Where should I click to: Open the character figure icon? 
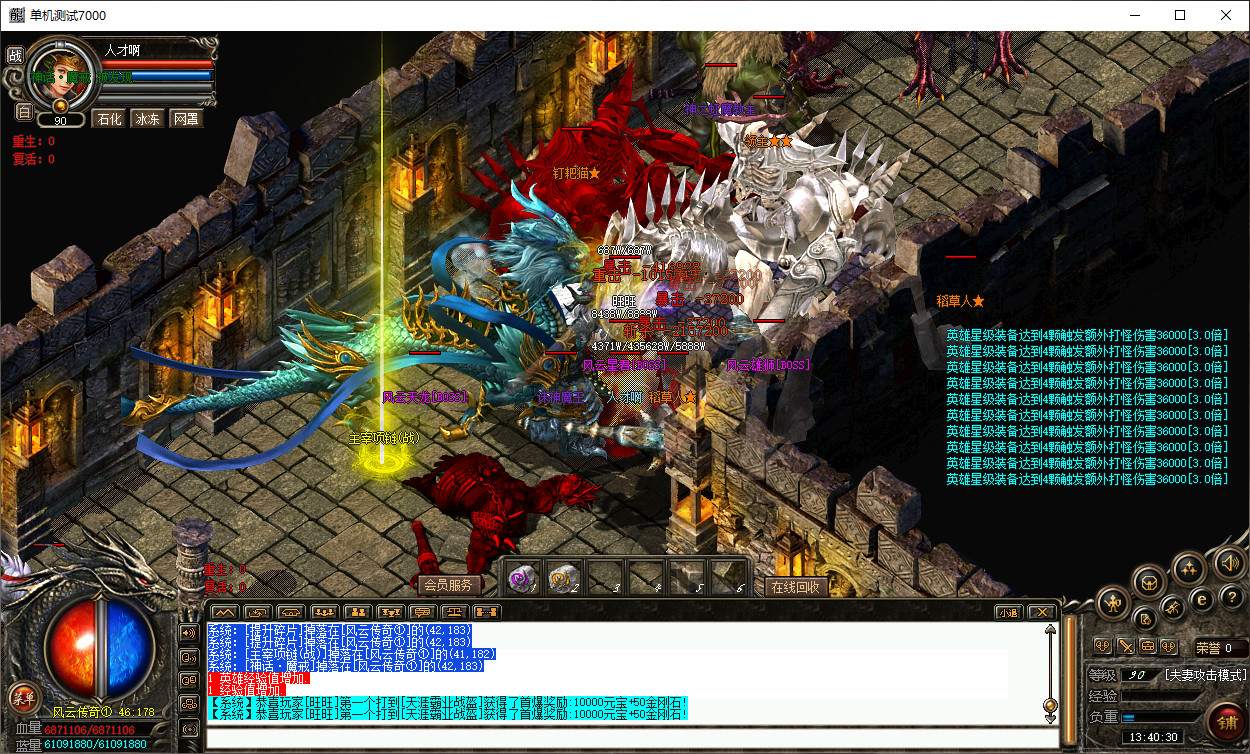pyautogui.click(x=1112, y=602)
